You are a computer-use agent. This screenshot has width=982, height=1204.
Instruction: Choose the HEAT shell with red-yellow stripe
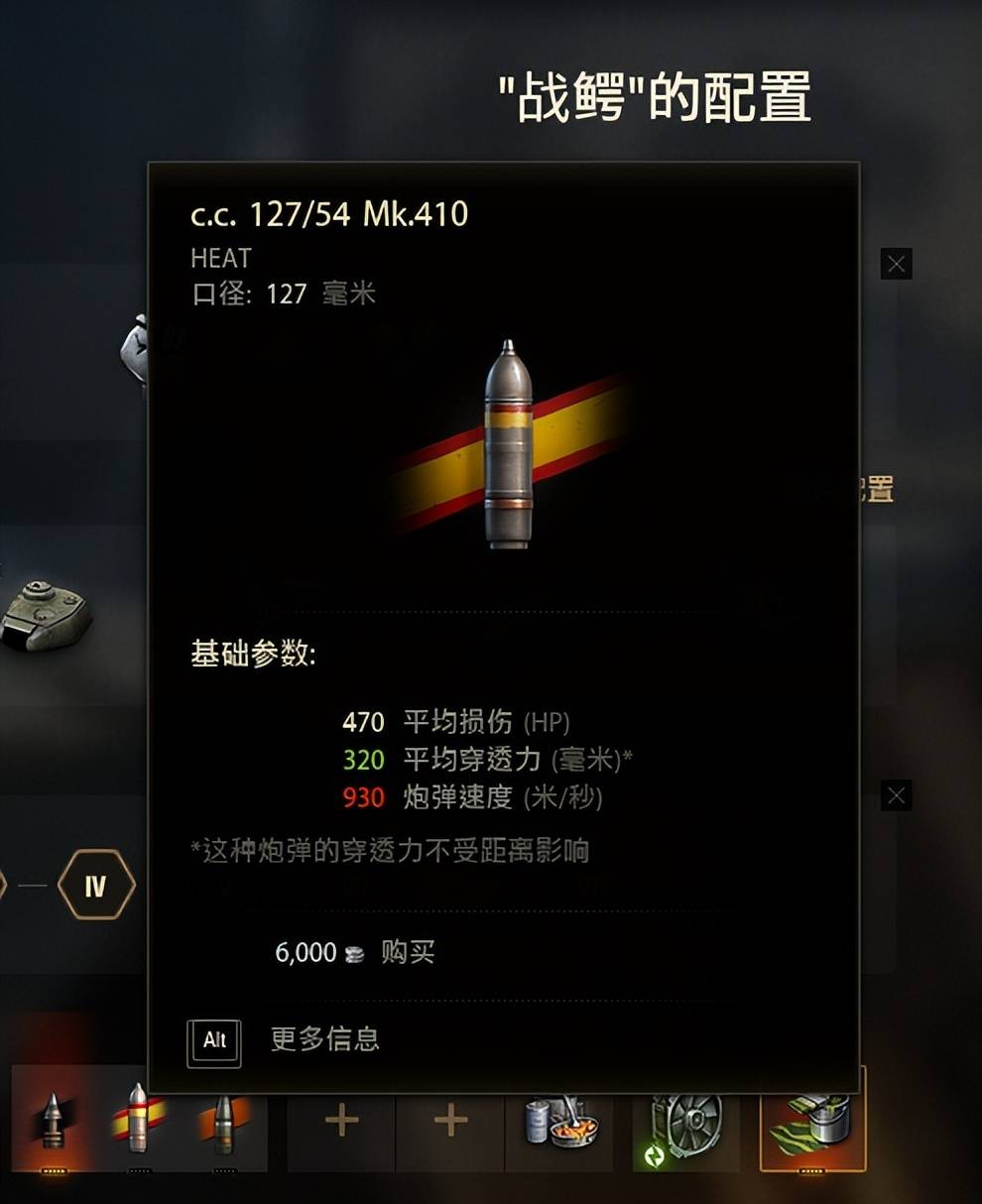(138, 1119)
